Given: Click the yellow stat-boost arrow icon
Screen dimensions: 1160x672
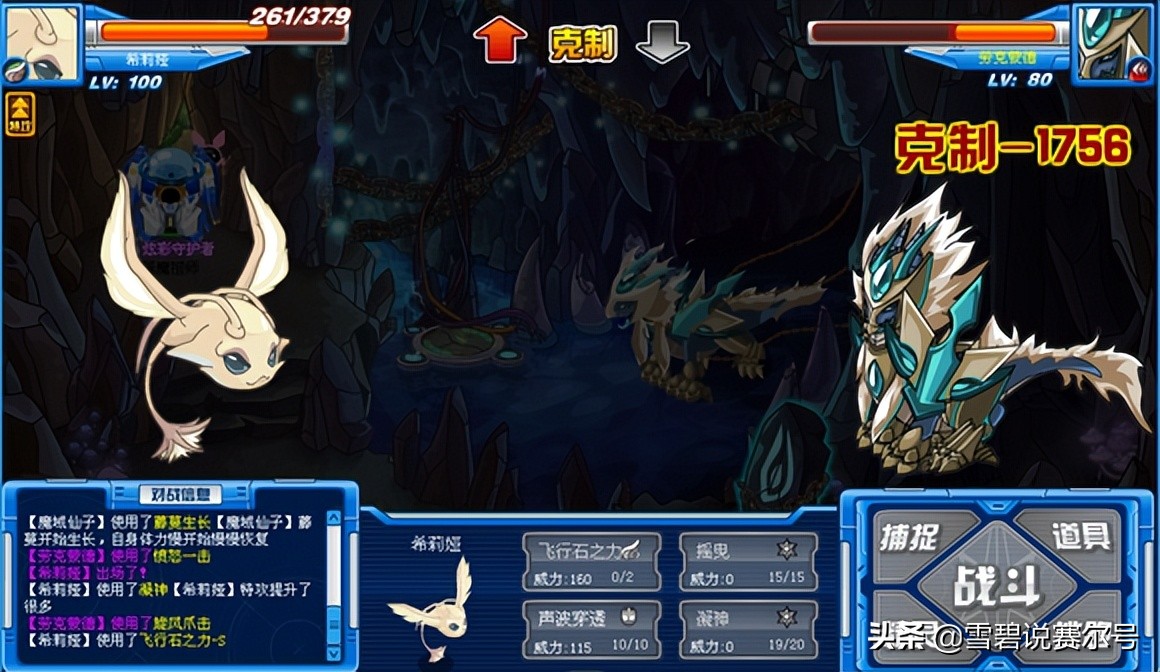Looking at the screenshot, I should (x=20, y=114).
